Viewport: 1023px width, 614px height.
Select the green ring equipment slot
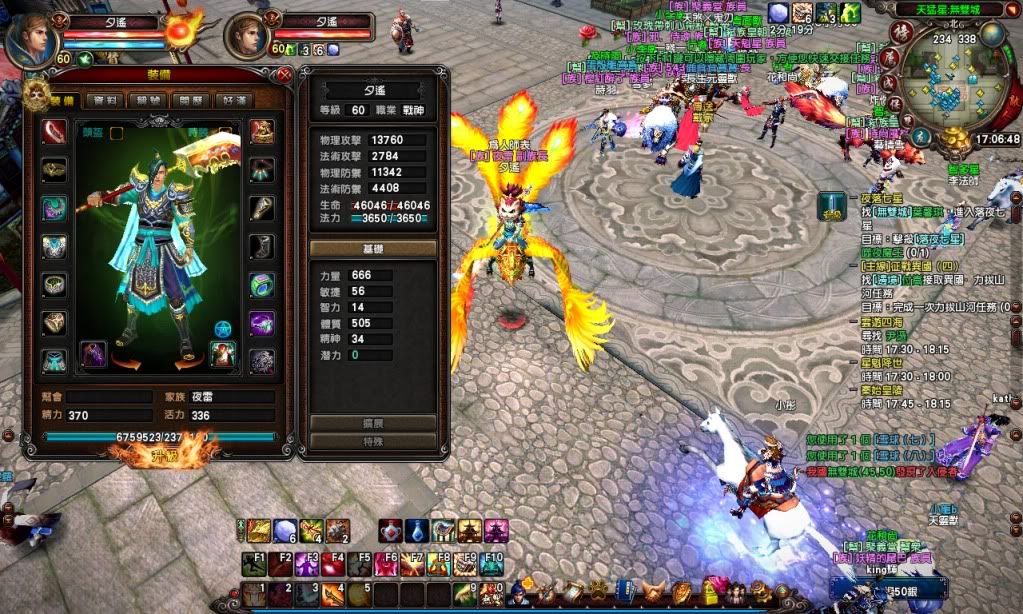coord(262,285)
